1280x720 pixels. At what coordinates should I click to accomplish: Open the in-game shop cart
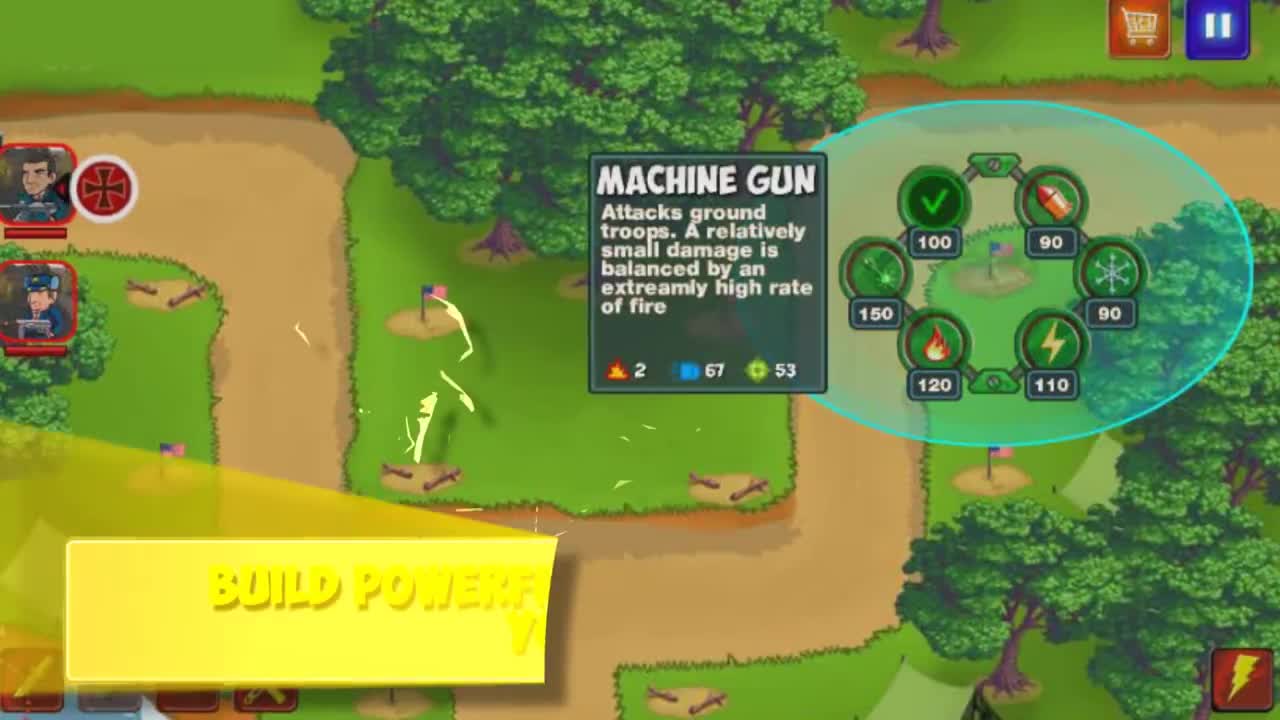click(1138, 27)
